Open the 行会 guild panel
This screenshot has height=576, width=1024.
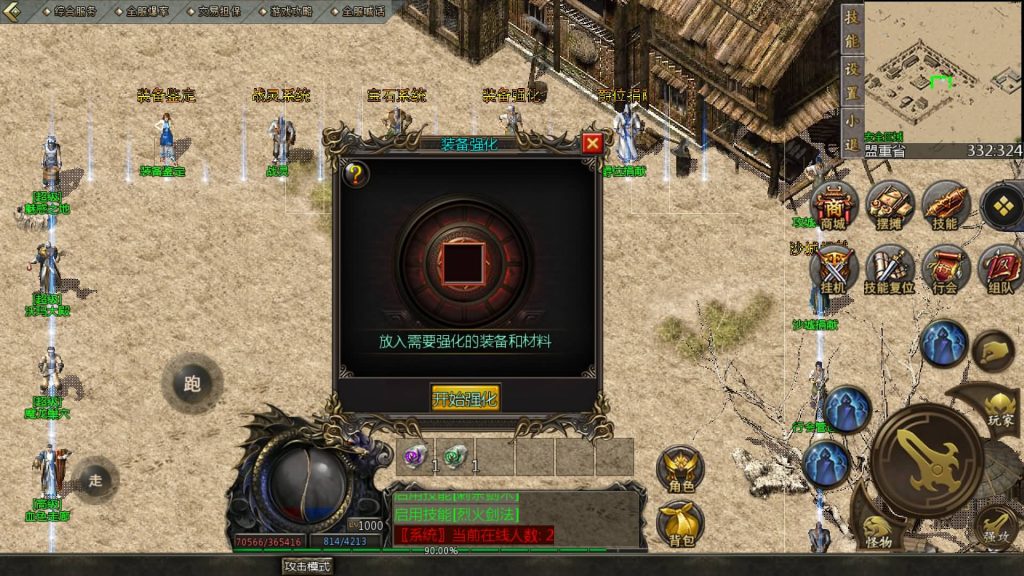click(945, 270)
